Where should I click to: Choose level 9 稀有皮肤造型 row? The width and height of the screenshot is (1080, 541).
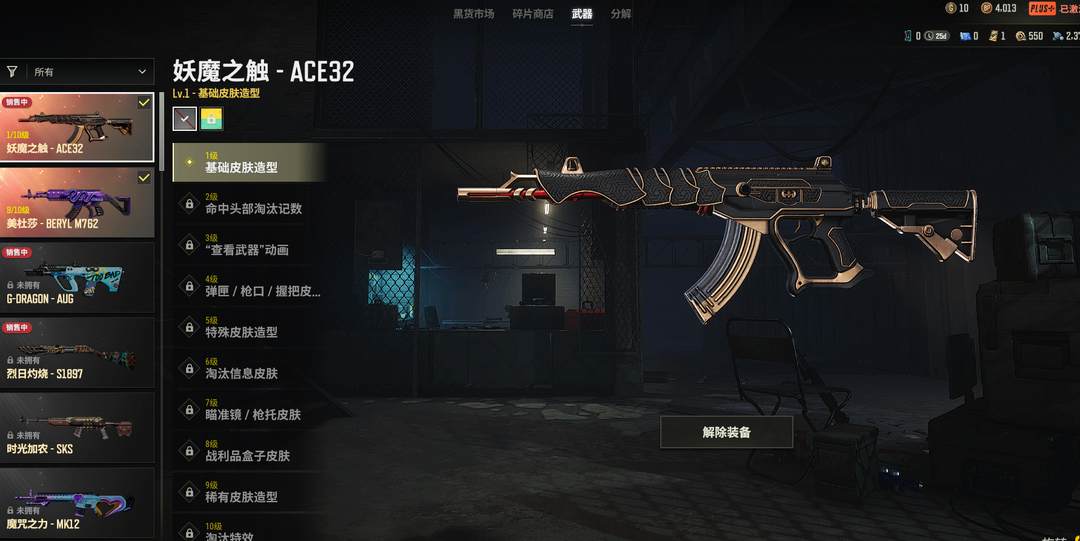click(250, 491)
